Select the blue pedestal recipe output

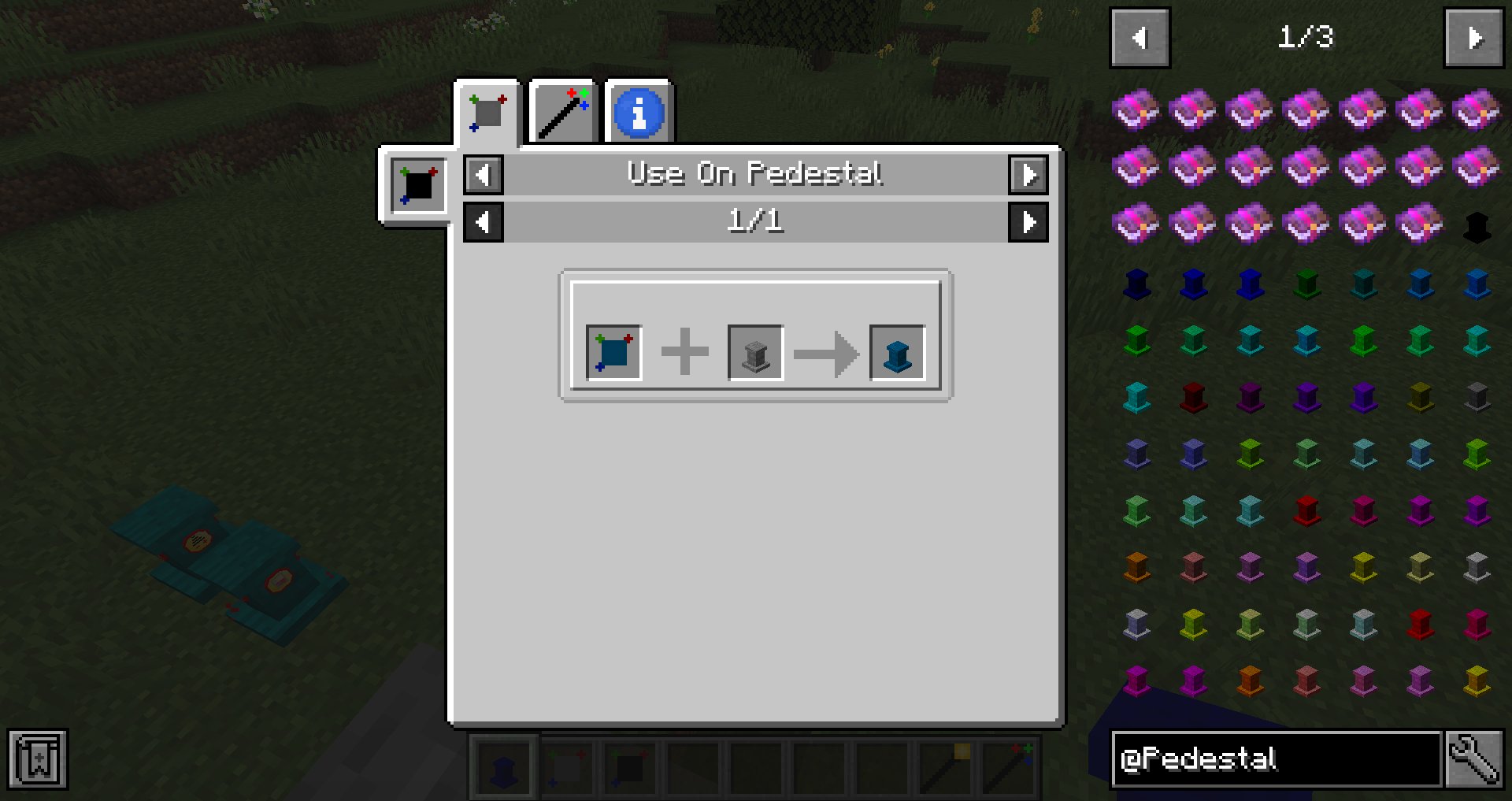click(897, 352)
